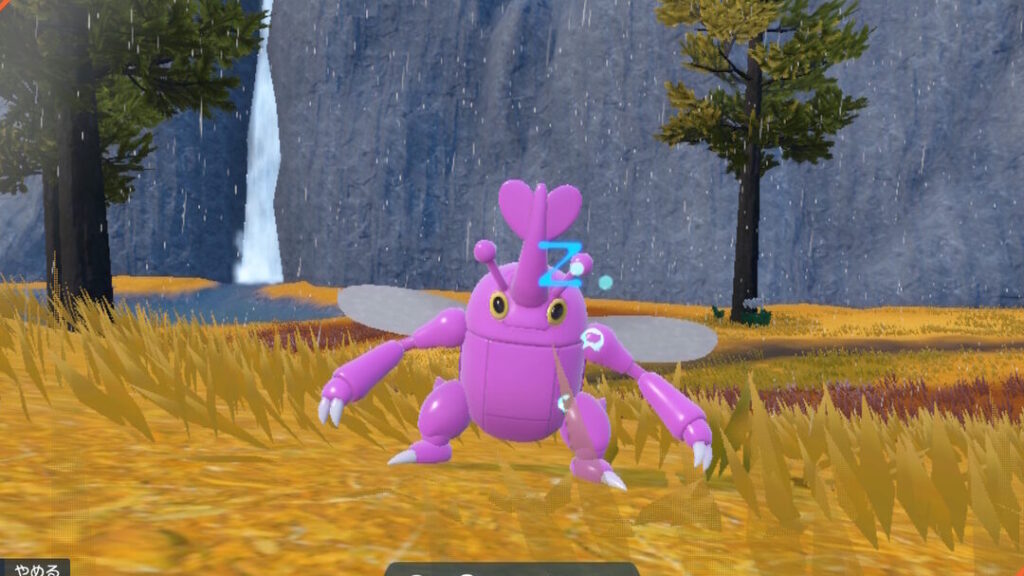Select the やめる (quit) option
The height and width of the screenshot is (576, 1024).
click(35, 568)
